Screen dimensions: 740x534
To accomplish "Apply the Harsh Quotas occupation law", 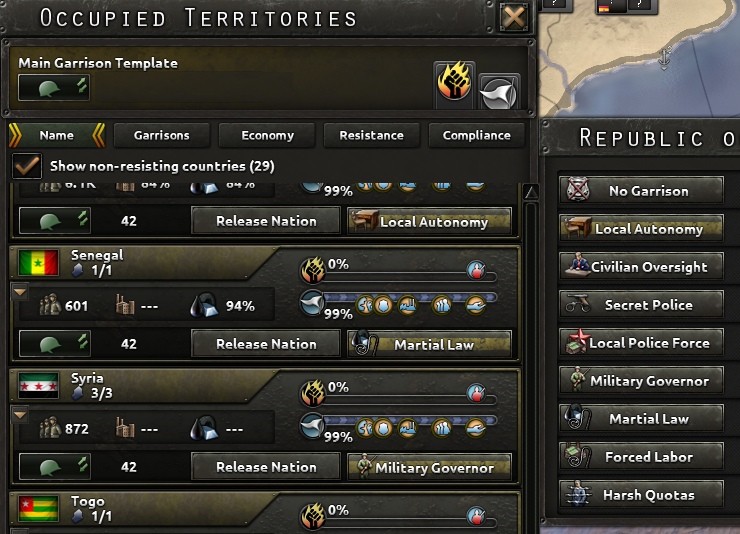I will (642, 495).
